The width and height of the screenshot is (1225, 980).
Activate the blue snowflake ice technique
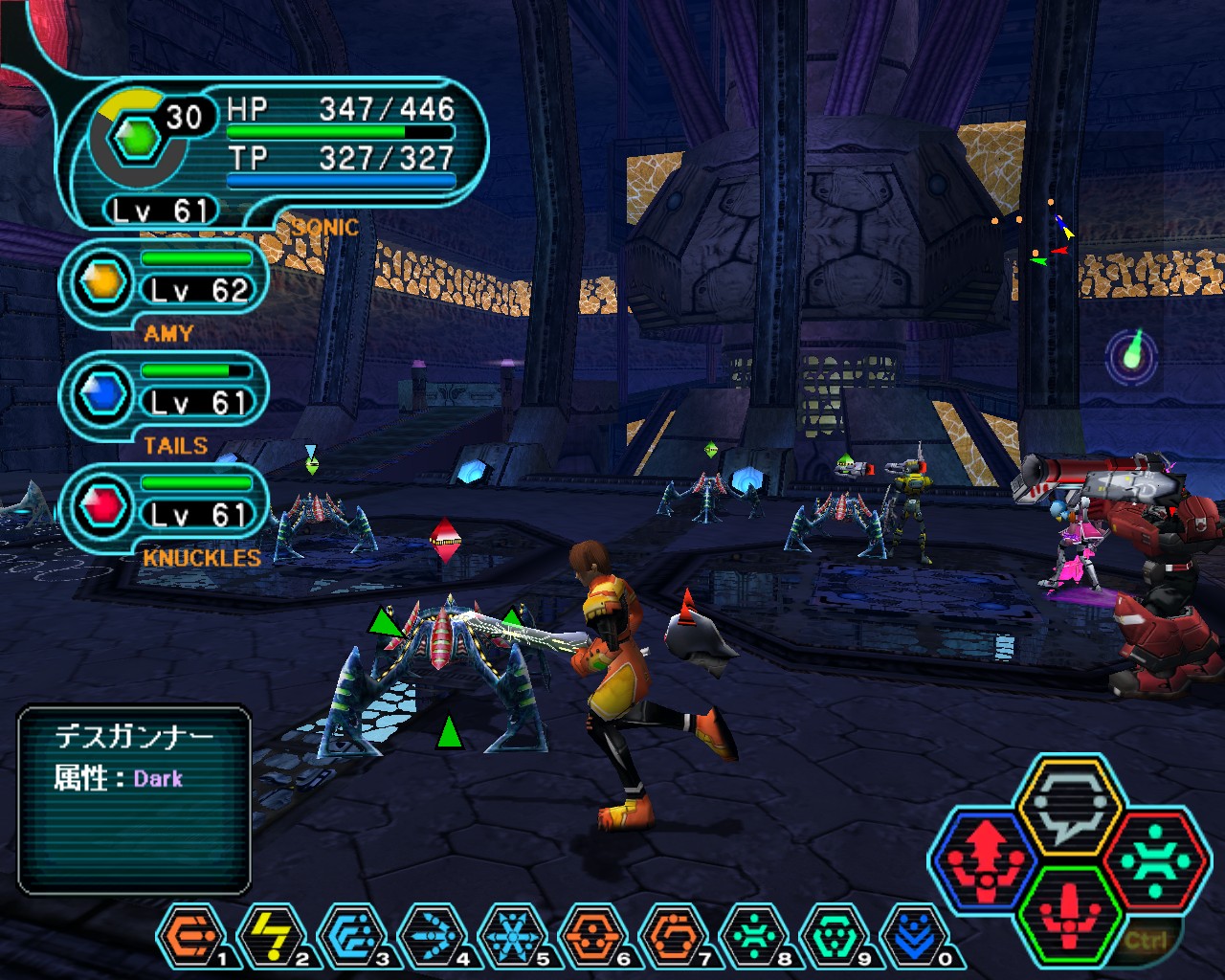pos(513,935)
